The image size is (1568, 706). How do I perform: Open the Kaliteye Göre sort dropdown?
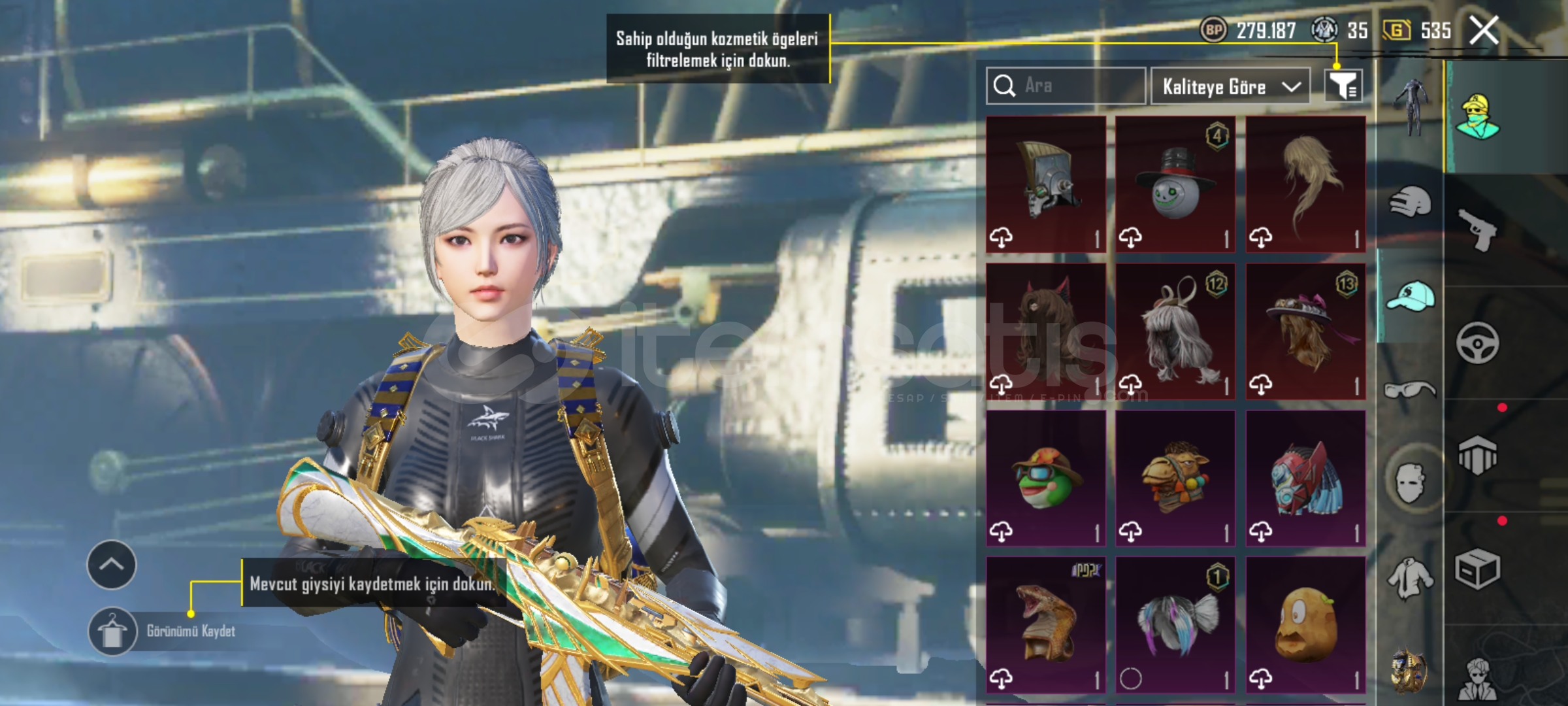click(1230, 86)
